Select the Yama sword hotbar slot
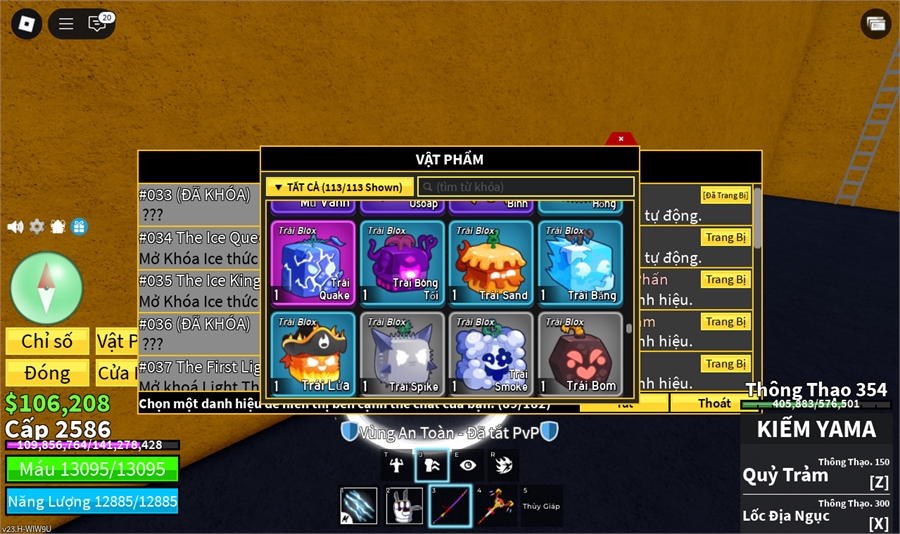900x534 pixels. 449,506
